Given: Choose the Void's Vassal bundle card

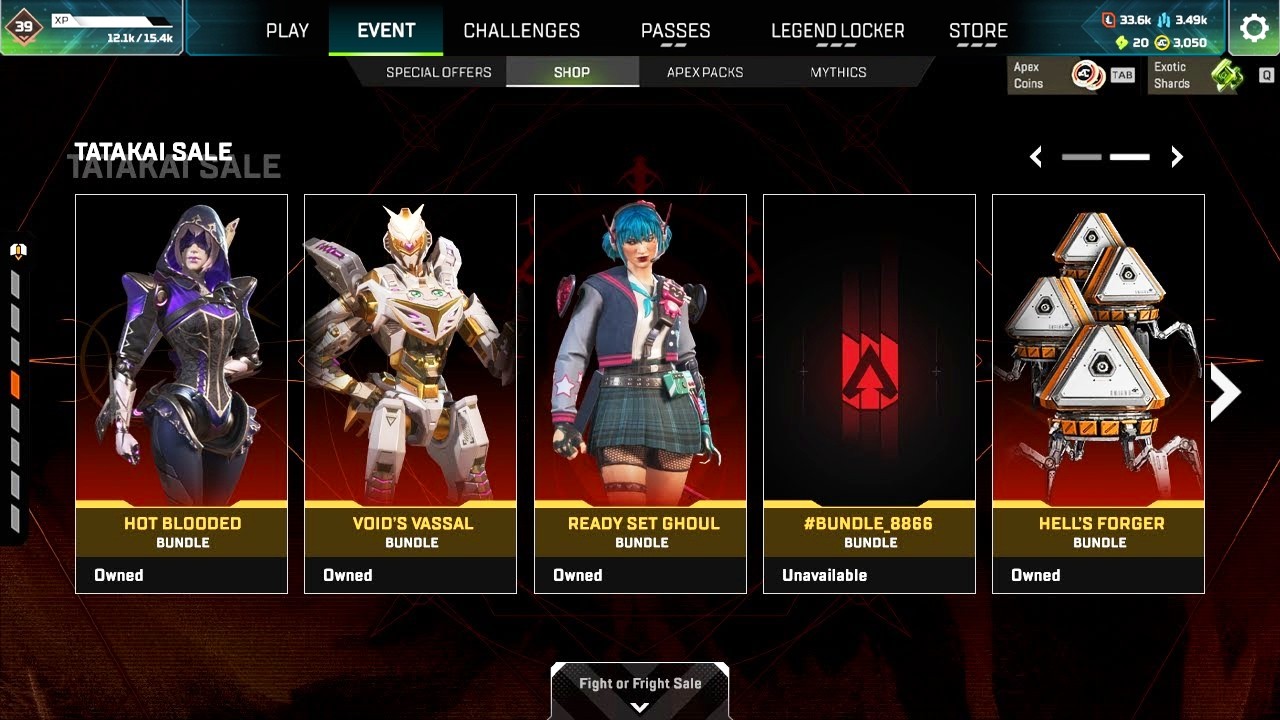Looking at the screenshot, I should point(410,393).
